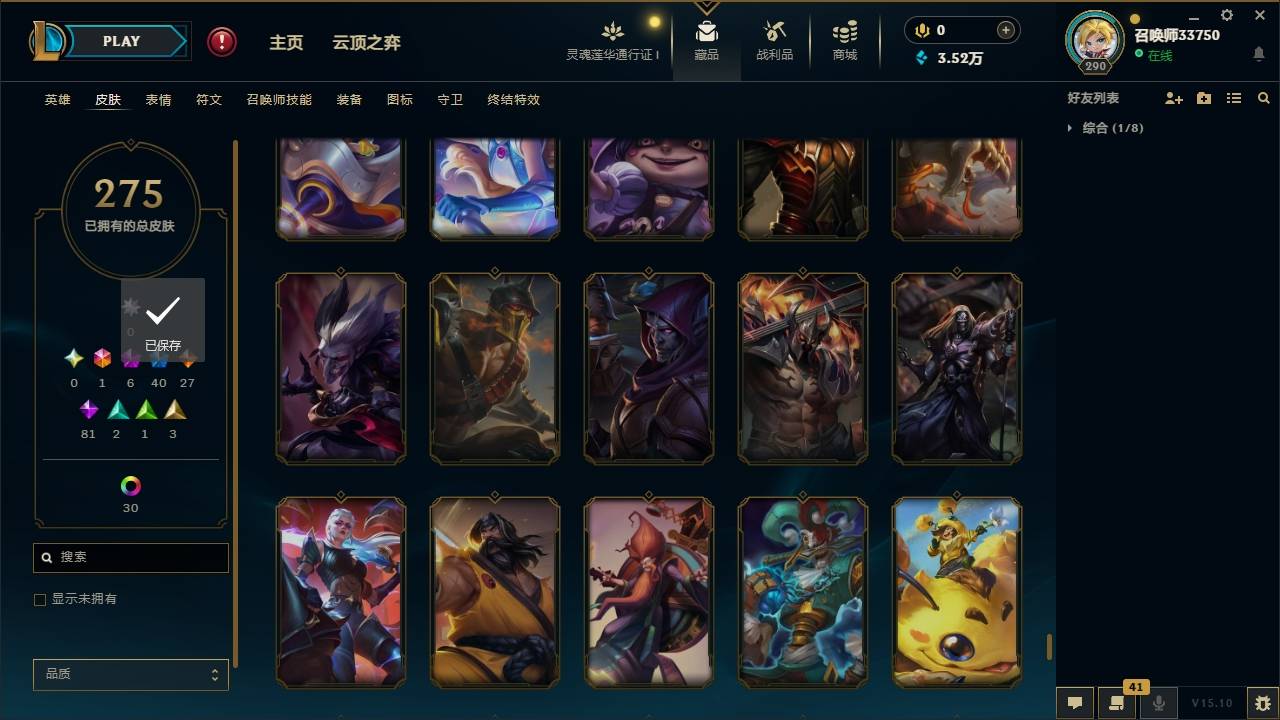
Task: Open chat bubble icon near bottom right
Action: point(1075,703)
